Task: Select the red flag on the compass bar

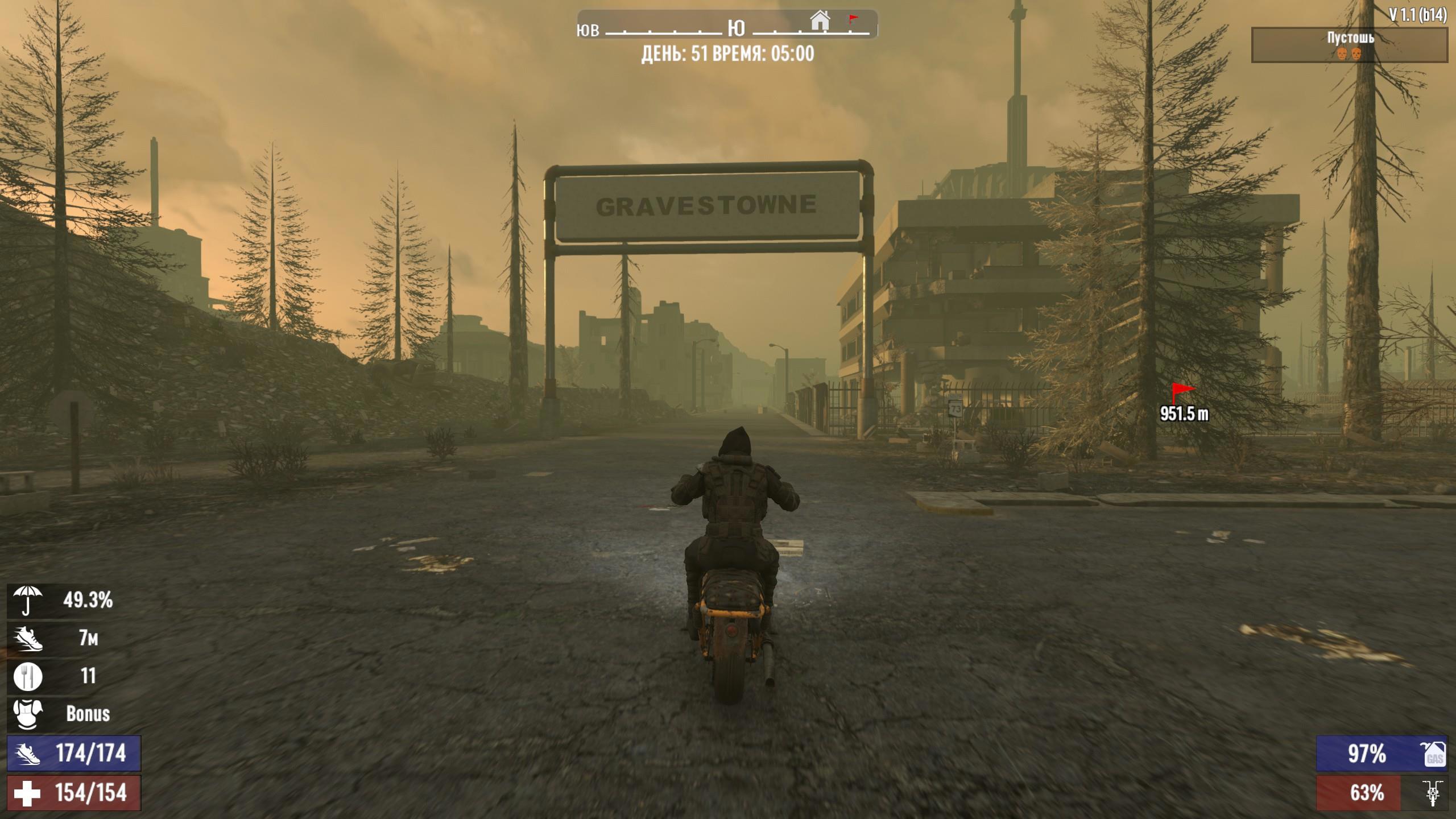Action: tap(853, 19)
